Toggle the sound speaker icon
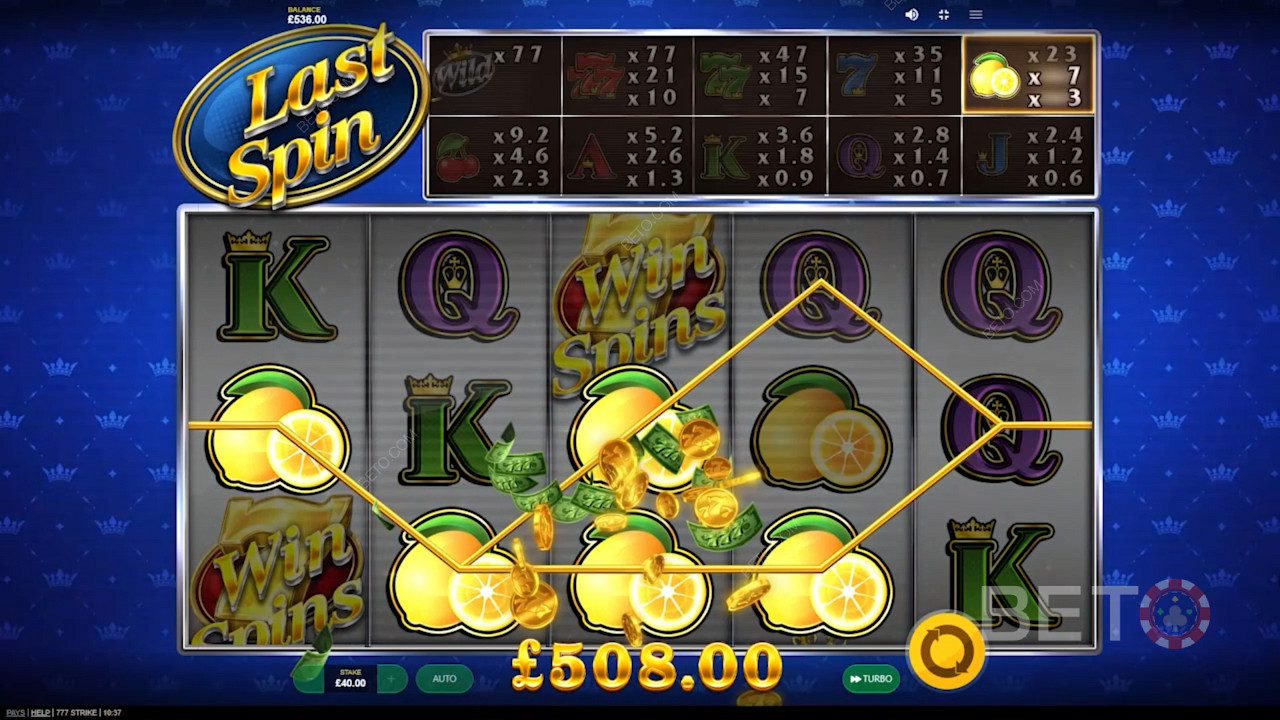The height and width of the screenshot is (720, 1280). coord(911,15)
